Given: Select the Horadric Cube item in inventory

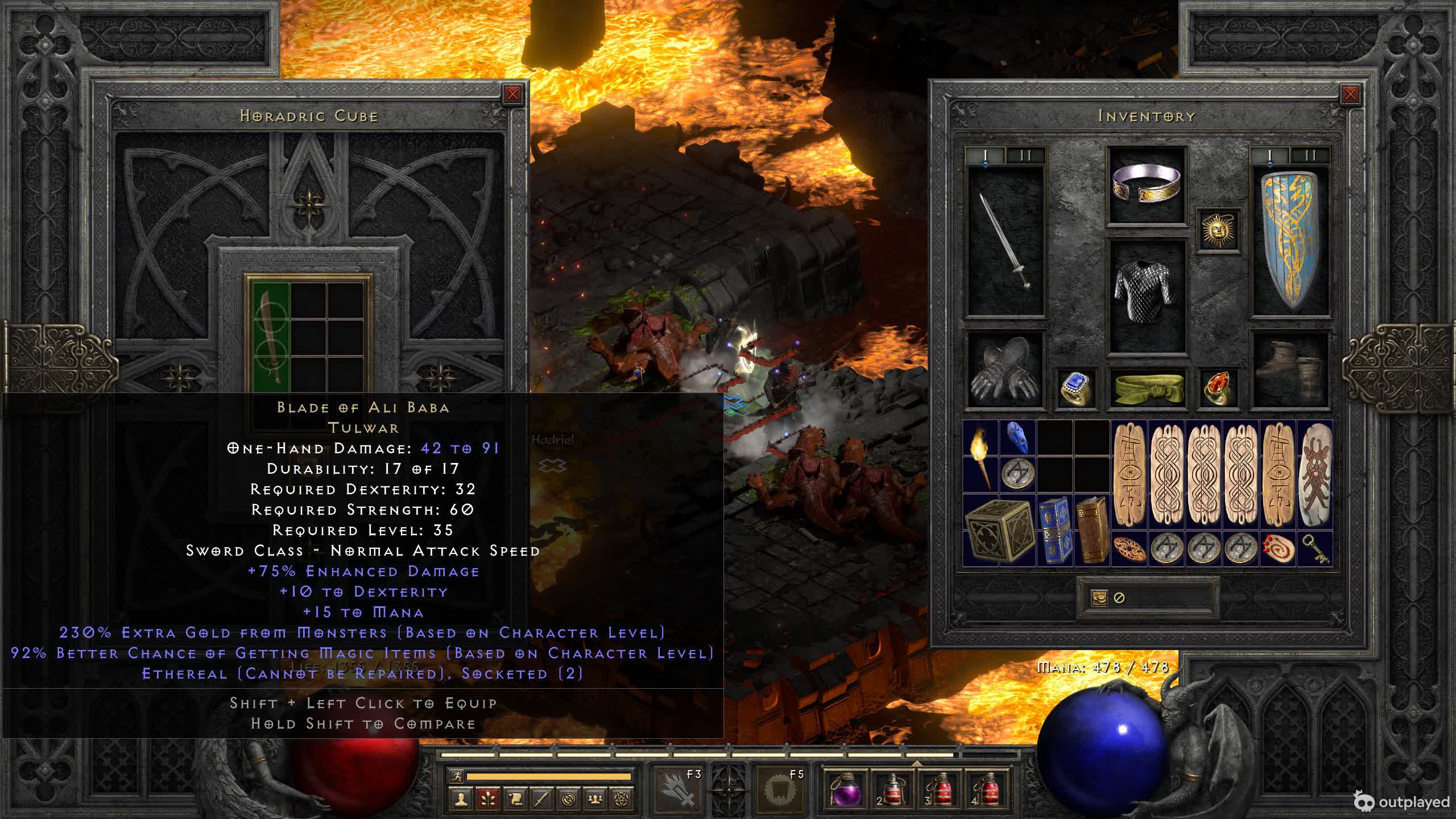Looking at the screenshot, I should [x=999, y=530].
